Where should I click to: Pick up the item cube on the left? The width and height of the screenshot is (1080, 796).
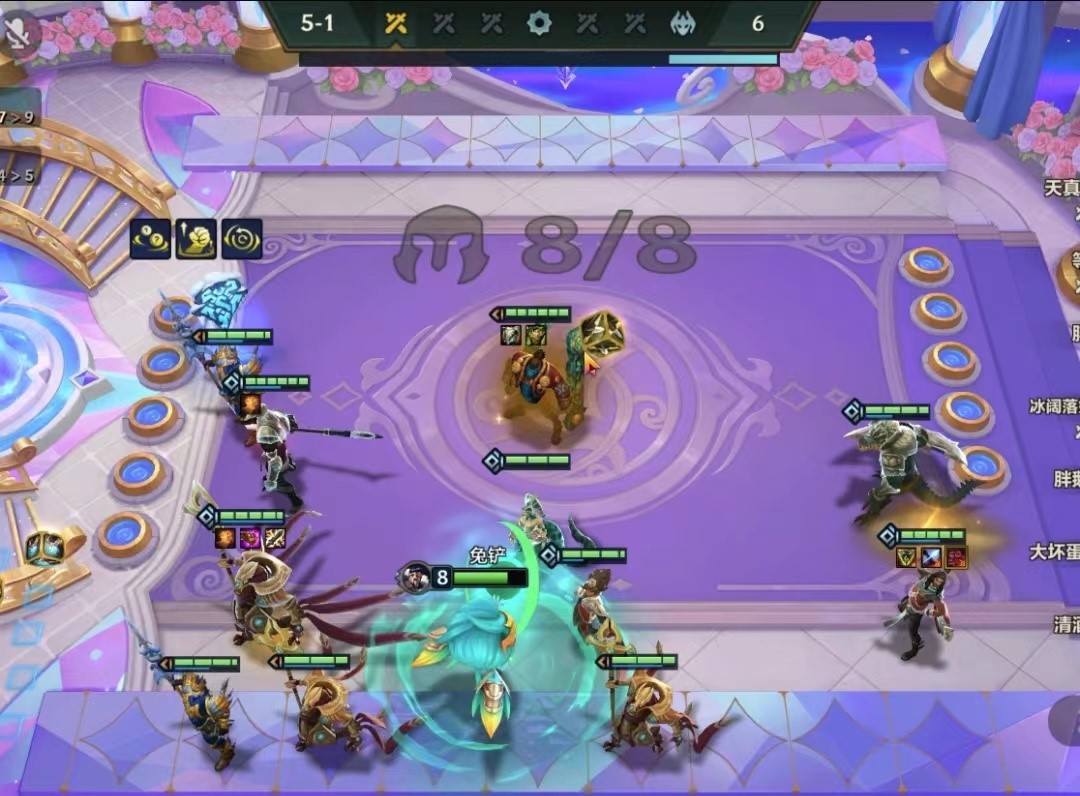coord(45,548)
